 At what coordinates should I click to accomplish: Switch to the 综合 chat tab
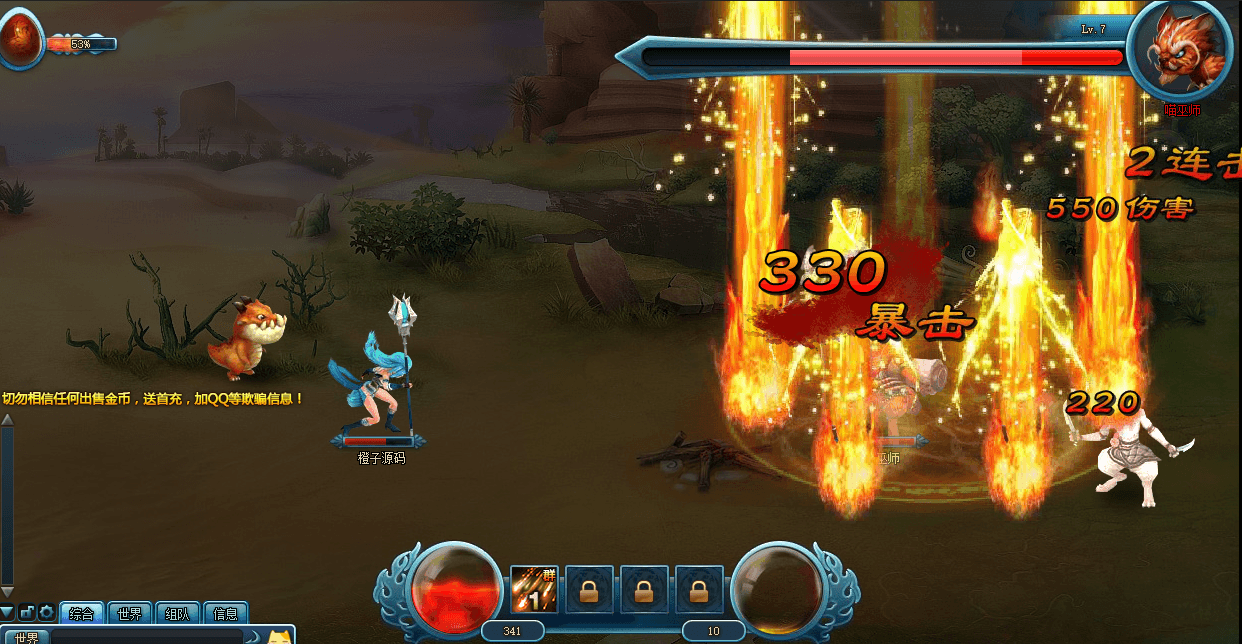(82, 614)
